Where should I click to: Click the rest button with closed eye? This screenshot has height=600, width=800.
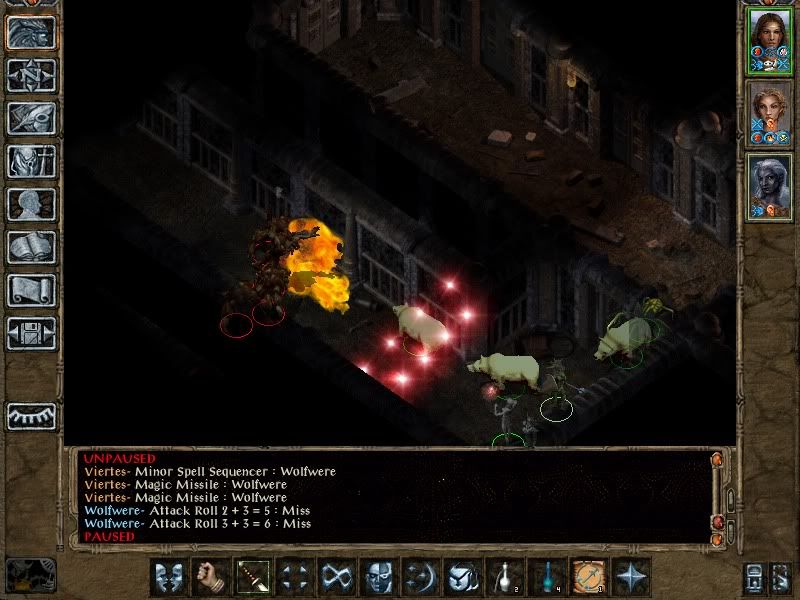(31, 416)
